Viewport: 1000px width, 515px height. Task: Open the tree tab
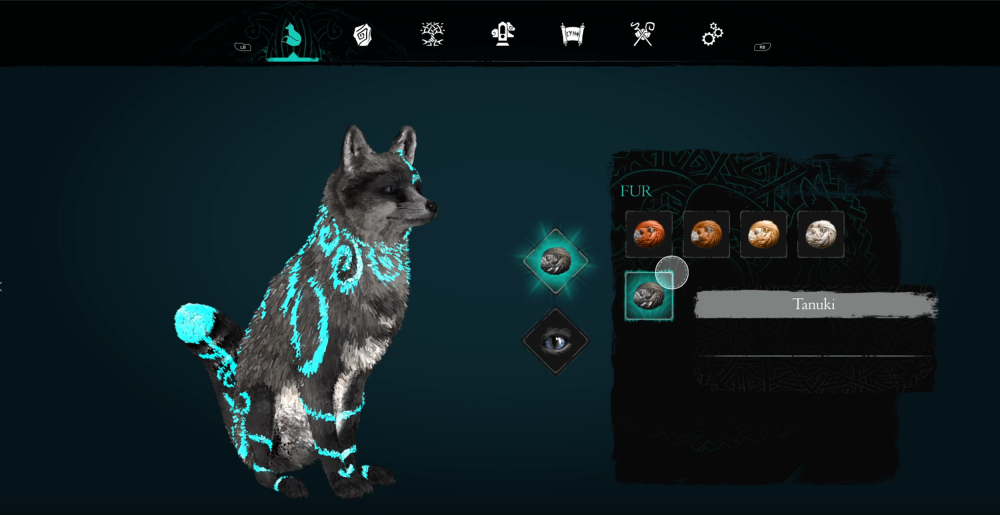click(x=432, y=35)
